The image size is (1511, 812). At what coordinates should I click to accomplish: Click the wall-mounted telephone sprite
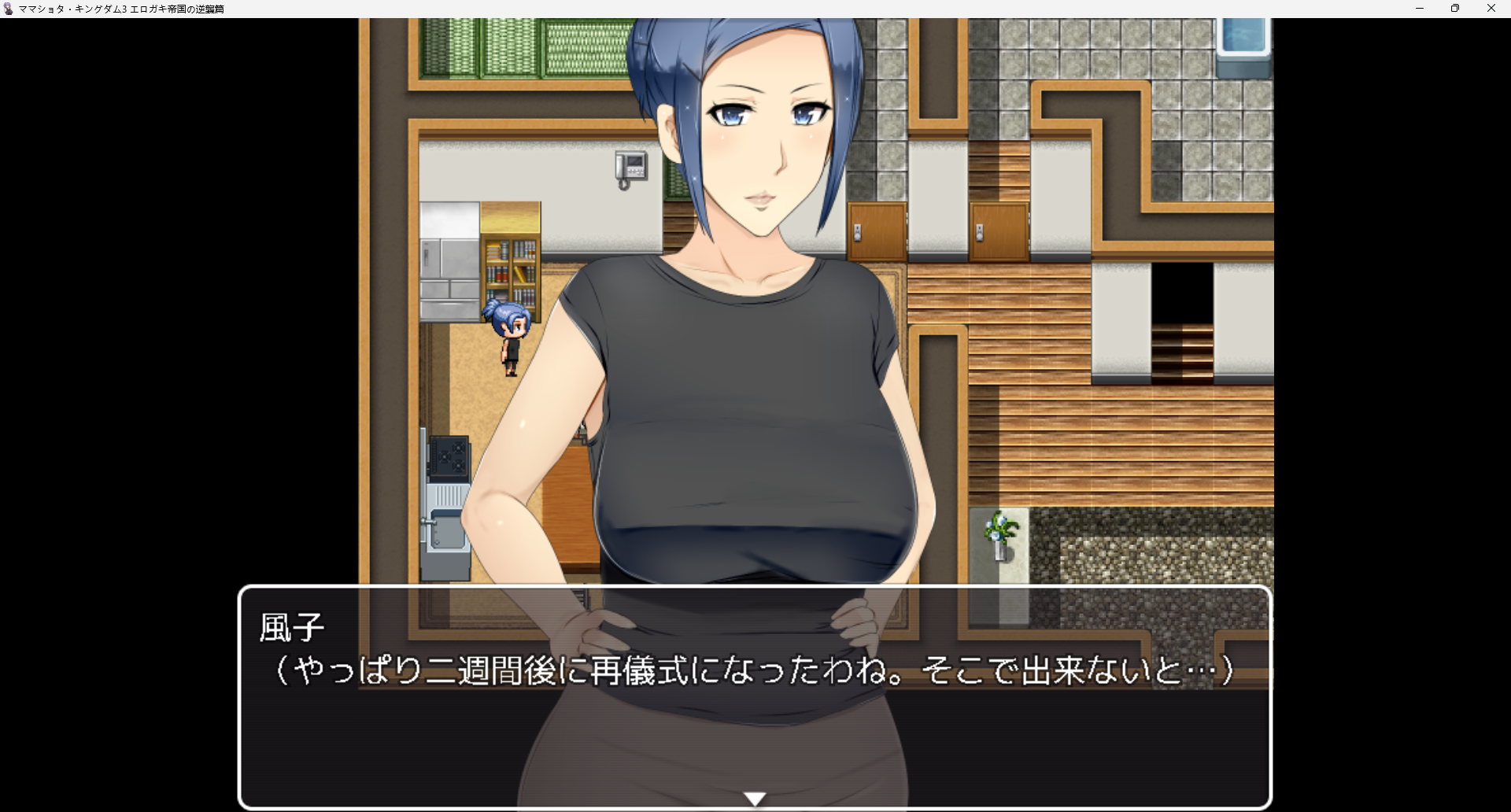click(x=631, y=164)
